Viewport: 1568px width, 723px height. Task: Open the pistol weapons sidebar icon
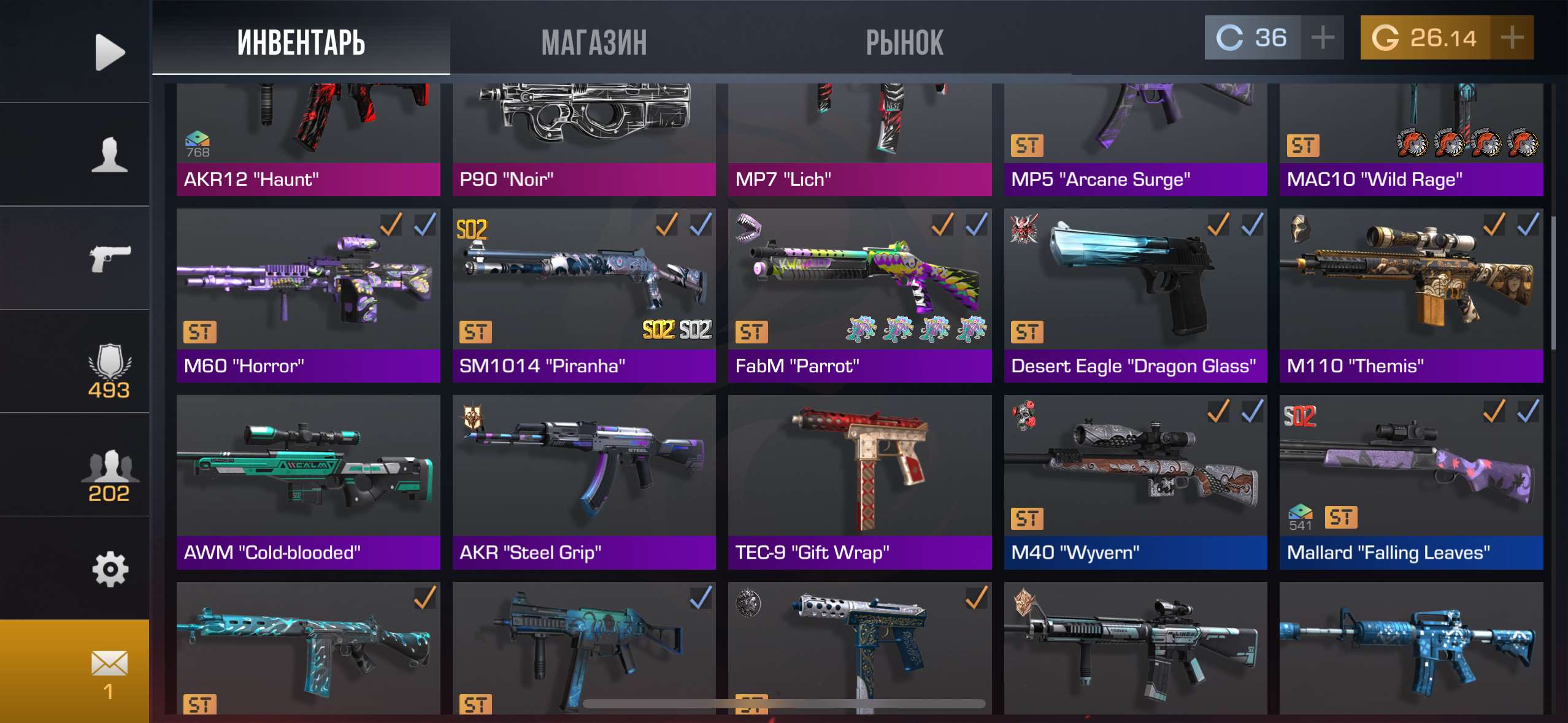(x=109, y=258)
